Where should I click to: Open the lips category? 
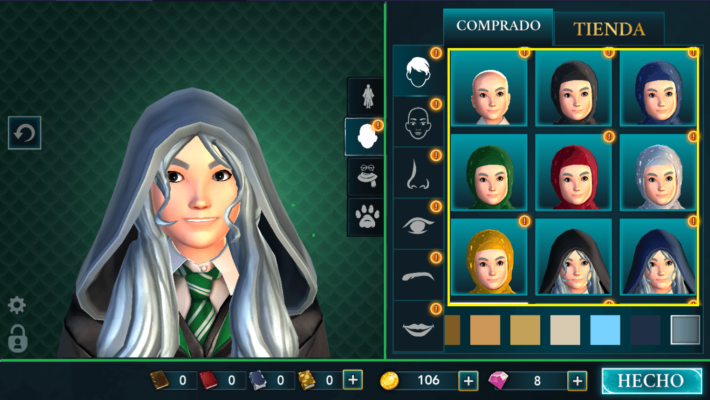coord(418,327)
